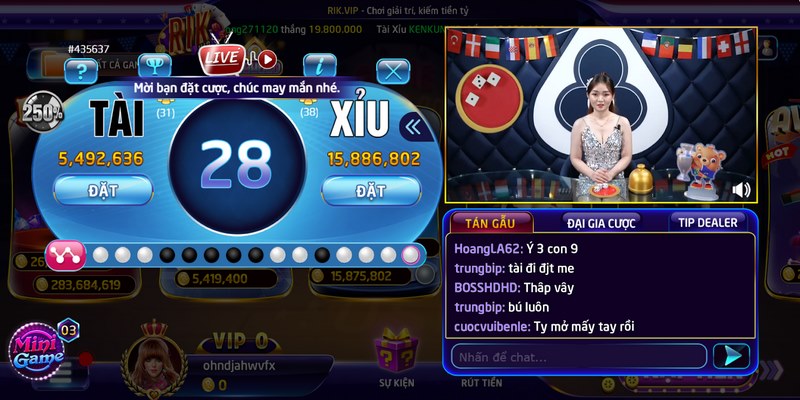Mute the live stream speaker icon
This screenshot has width=800, height=400.
(741, 189)
